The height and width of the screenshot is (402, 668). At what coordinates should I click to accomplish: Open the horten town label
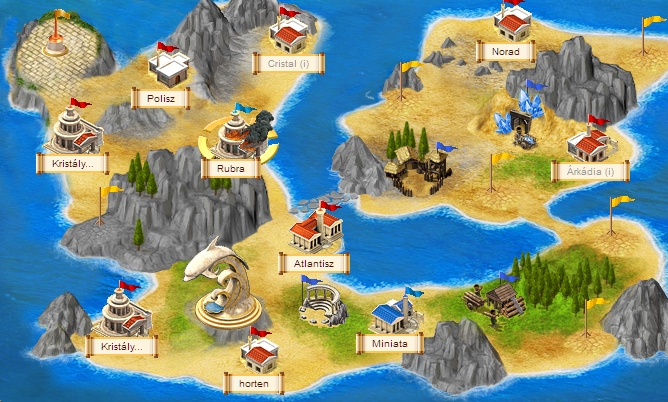point(254,382)
